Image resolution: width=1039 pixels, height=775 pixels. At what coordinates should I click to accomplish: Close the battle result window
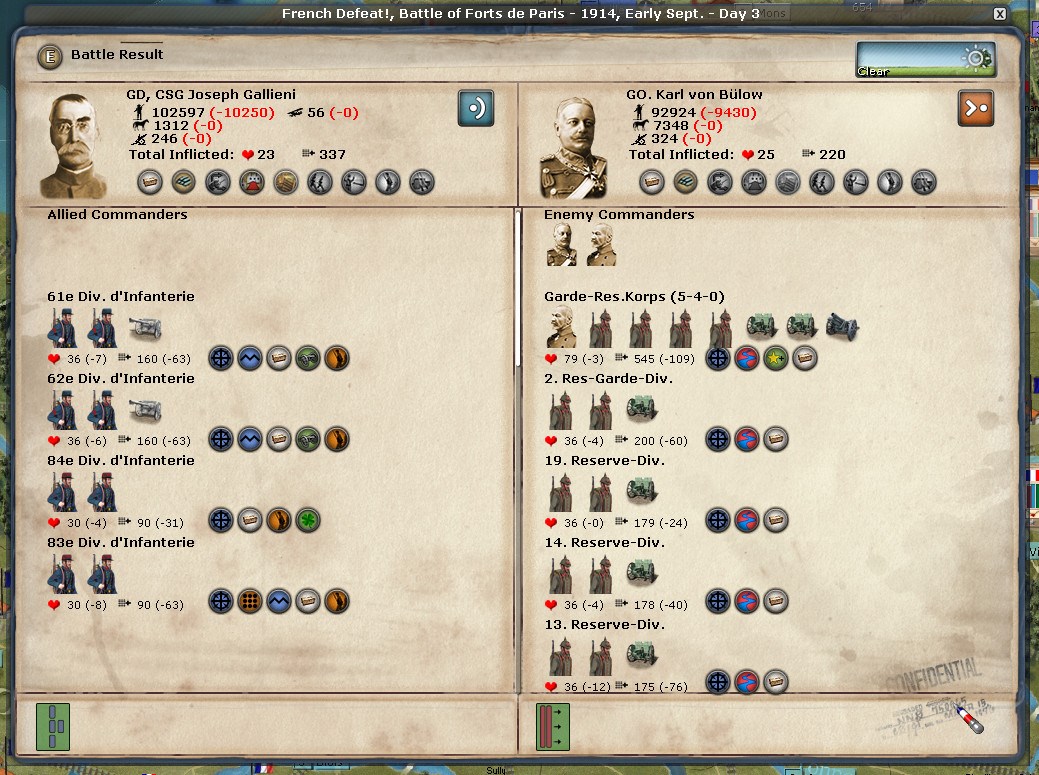tap(999, 14)
